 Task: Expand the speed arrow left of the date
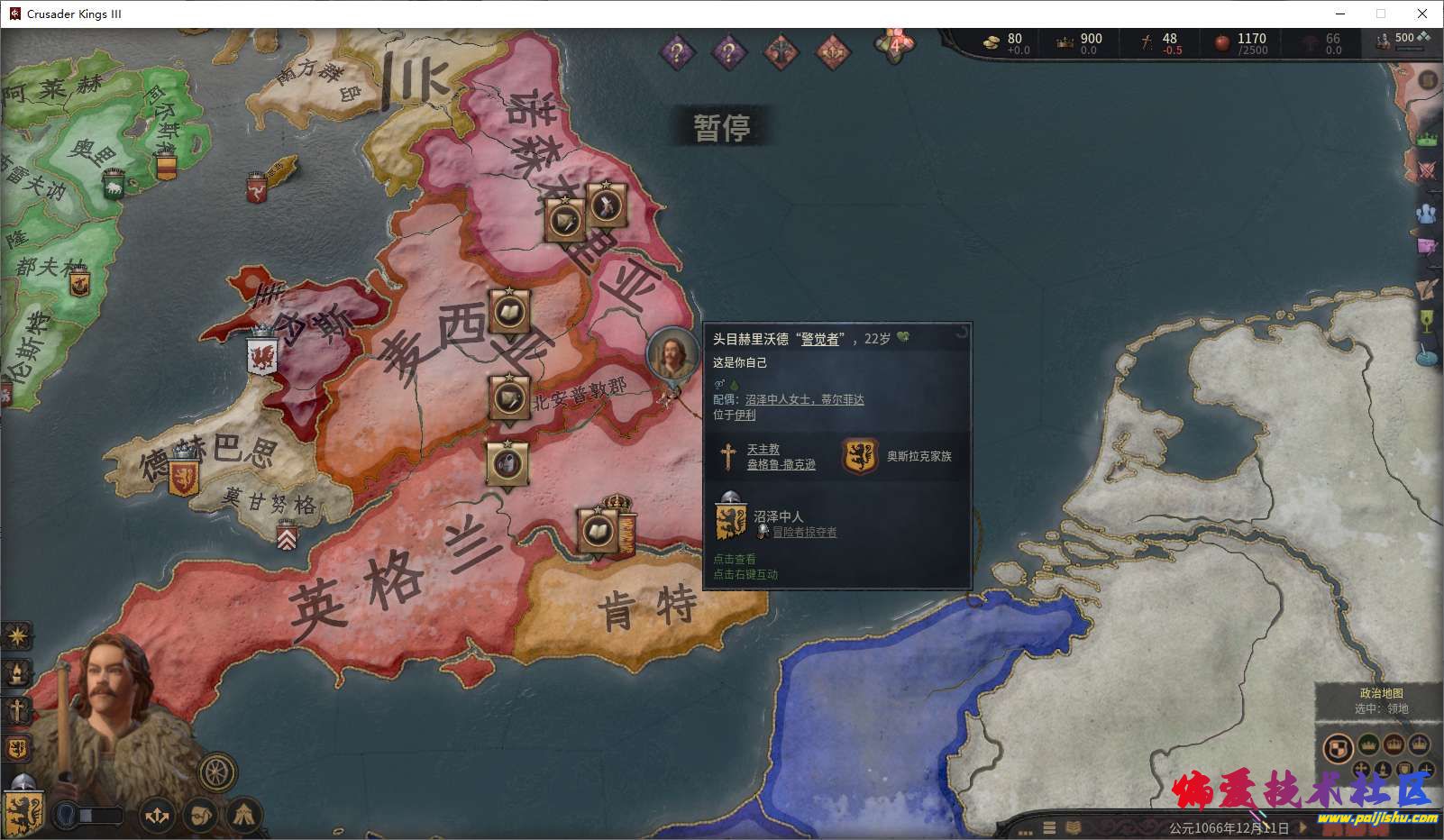[x=1302, y=827]
